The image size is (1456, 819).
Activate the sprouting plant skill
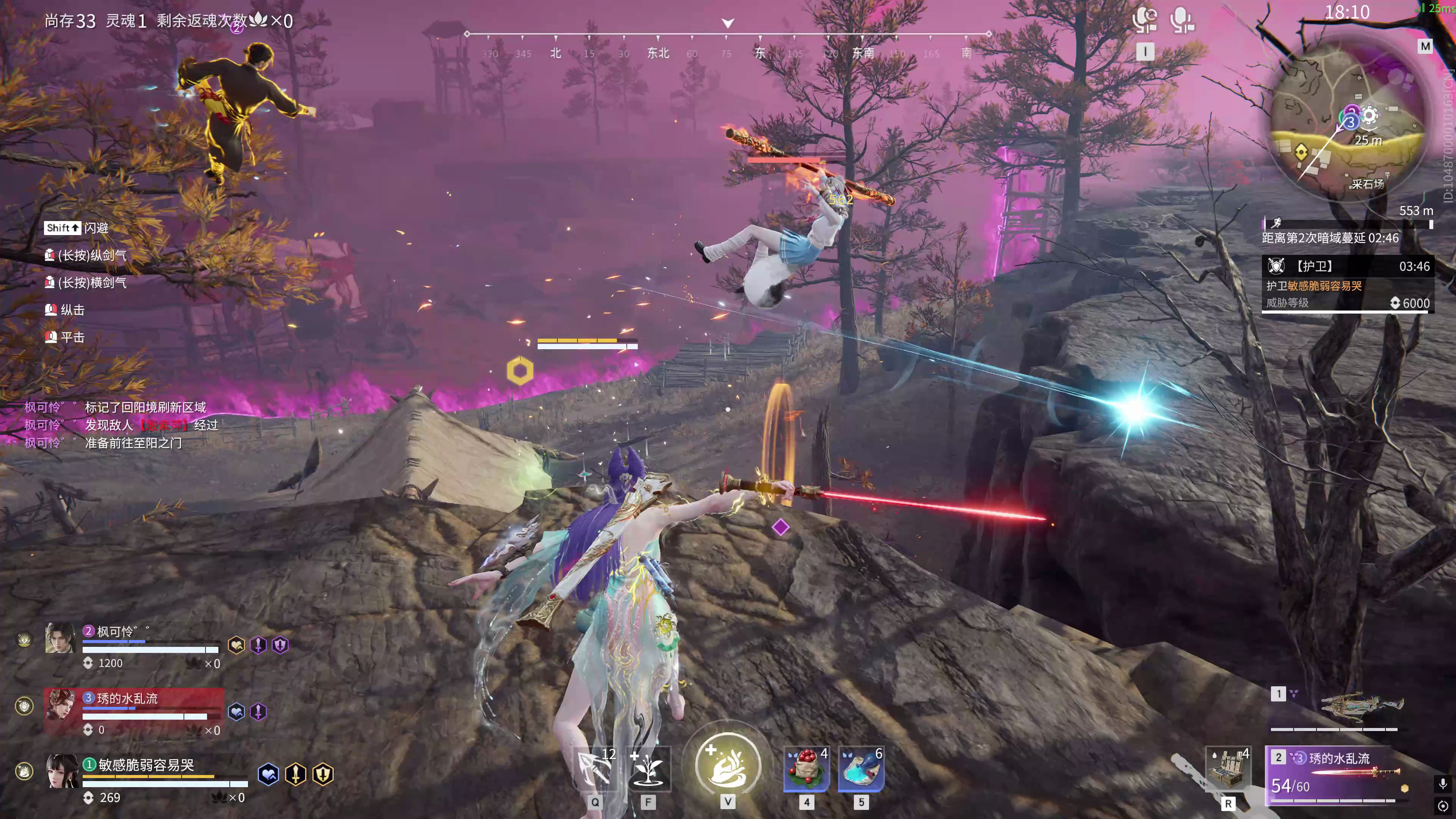[x=648, y=769]
